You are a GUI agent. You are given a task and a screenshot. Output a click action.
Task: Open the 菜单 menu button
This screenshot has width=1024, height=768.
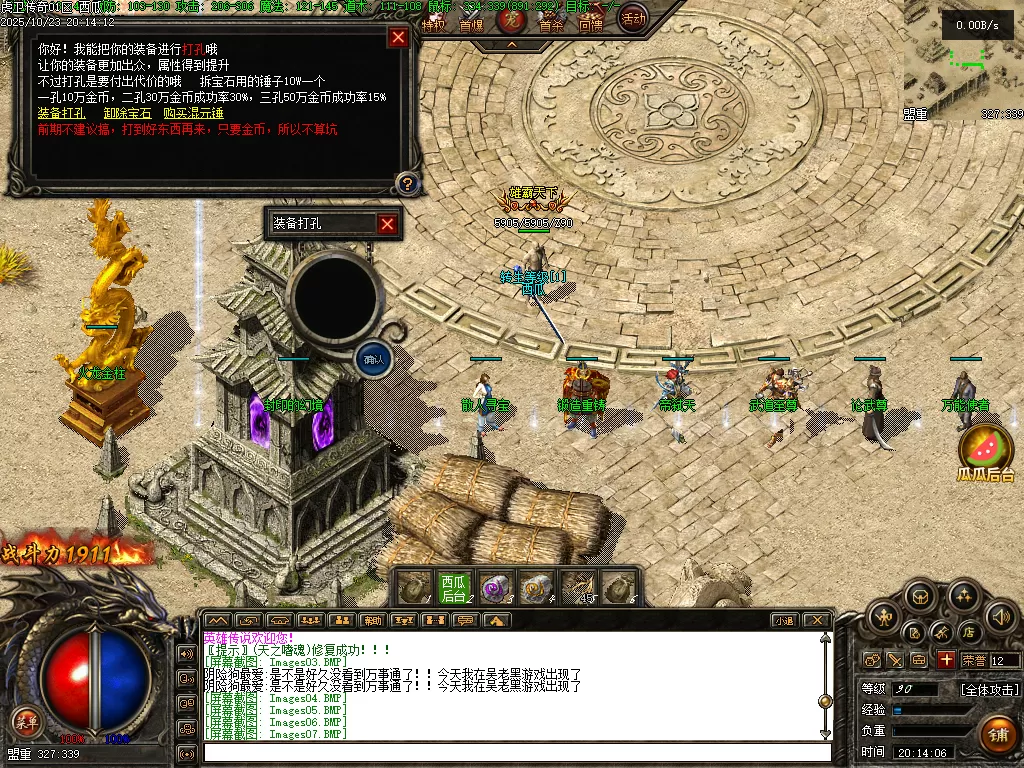tap(25, 720)
